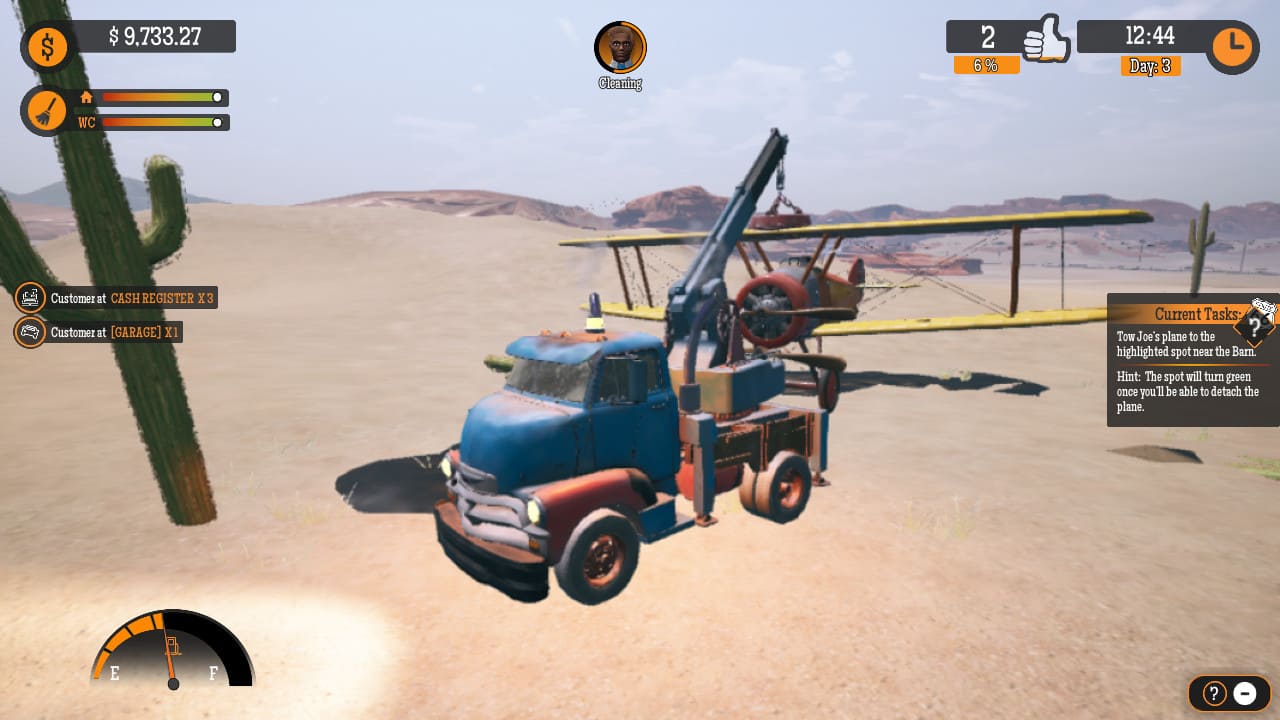This screenshot has width=1280, height=720.
Task: Expand the help button near bottom right
Action: [x=1212, y=693]
